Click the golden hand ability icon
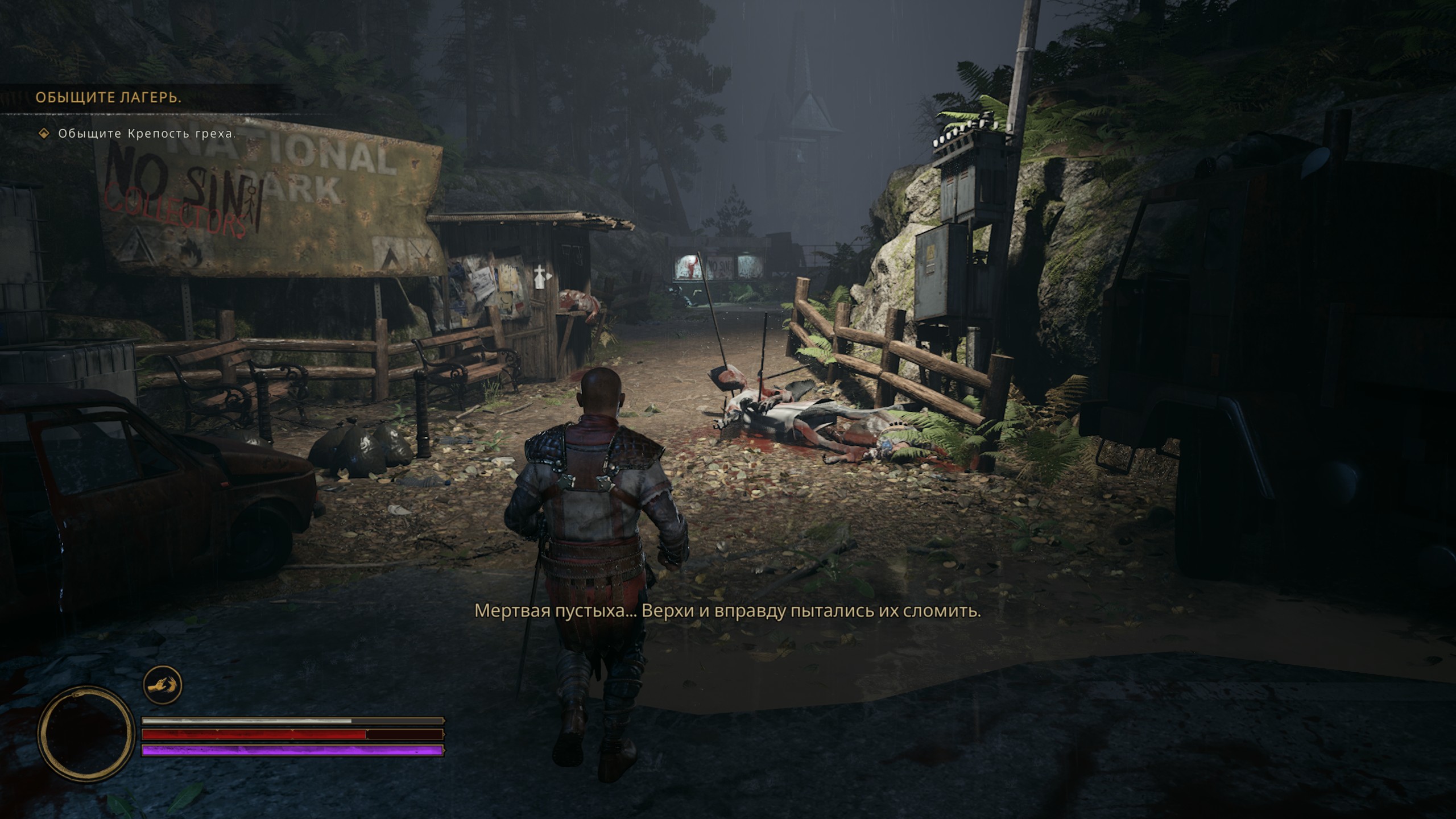 coord(162,685)
